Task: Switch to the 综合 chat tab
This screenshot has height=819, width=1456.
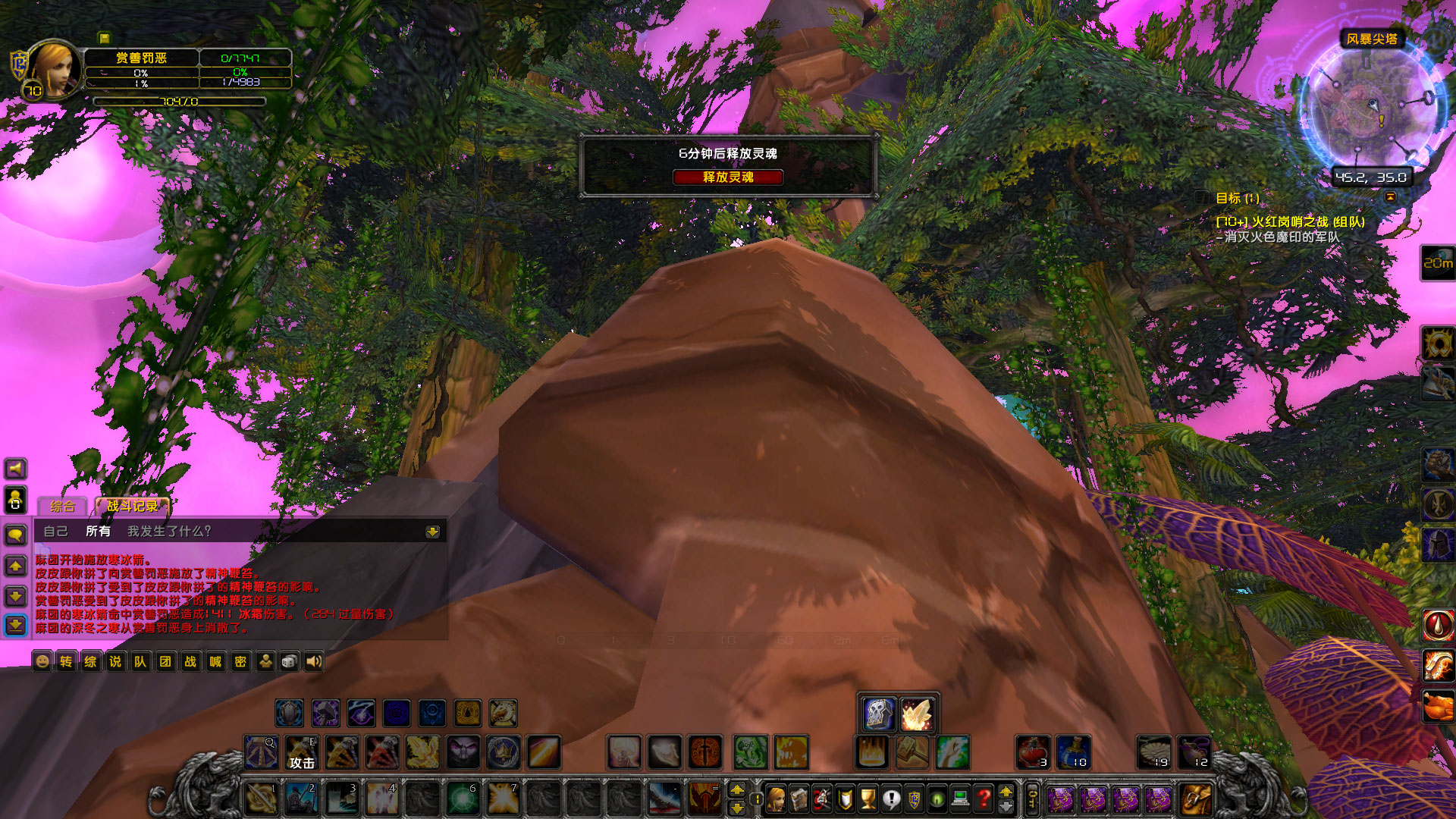Action: 63,504
